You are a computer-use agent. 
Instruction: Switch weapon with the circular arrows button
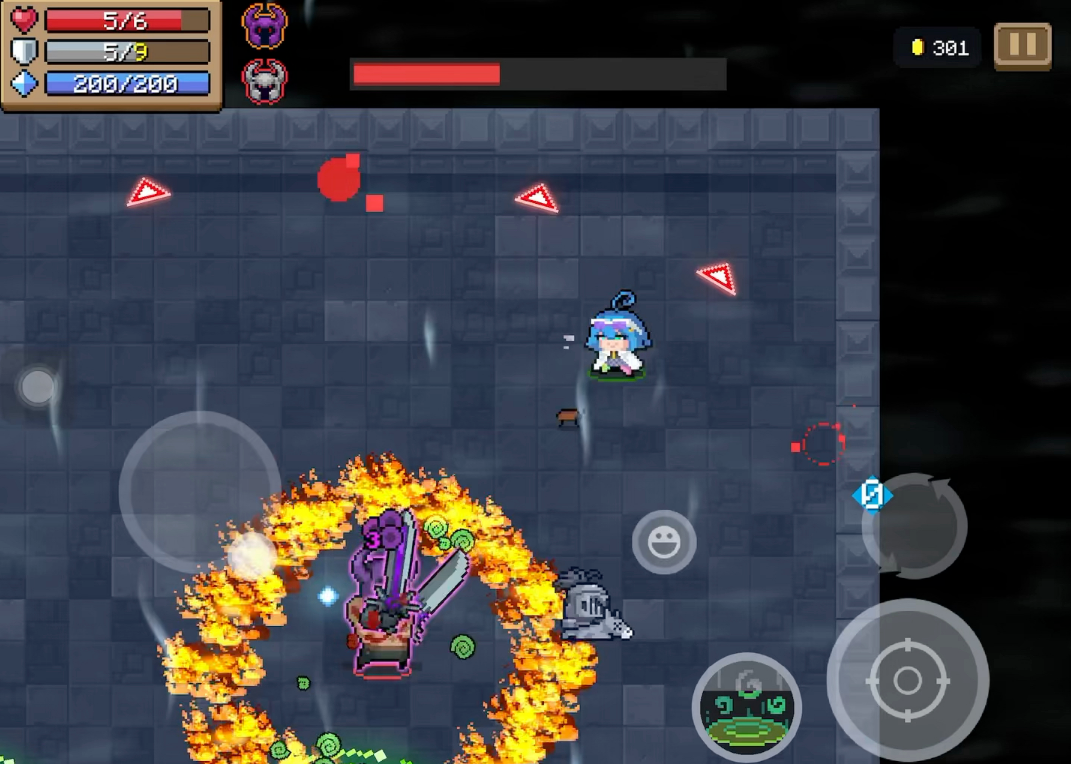(x=915, y=526)
